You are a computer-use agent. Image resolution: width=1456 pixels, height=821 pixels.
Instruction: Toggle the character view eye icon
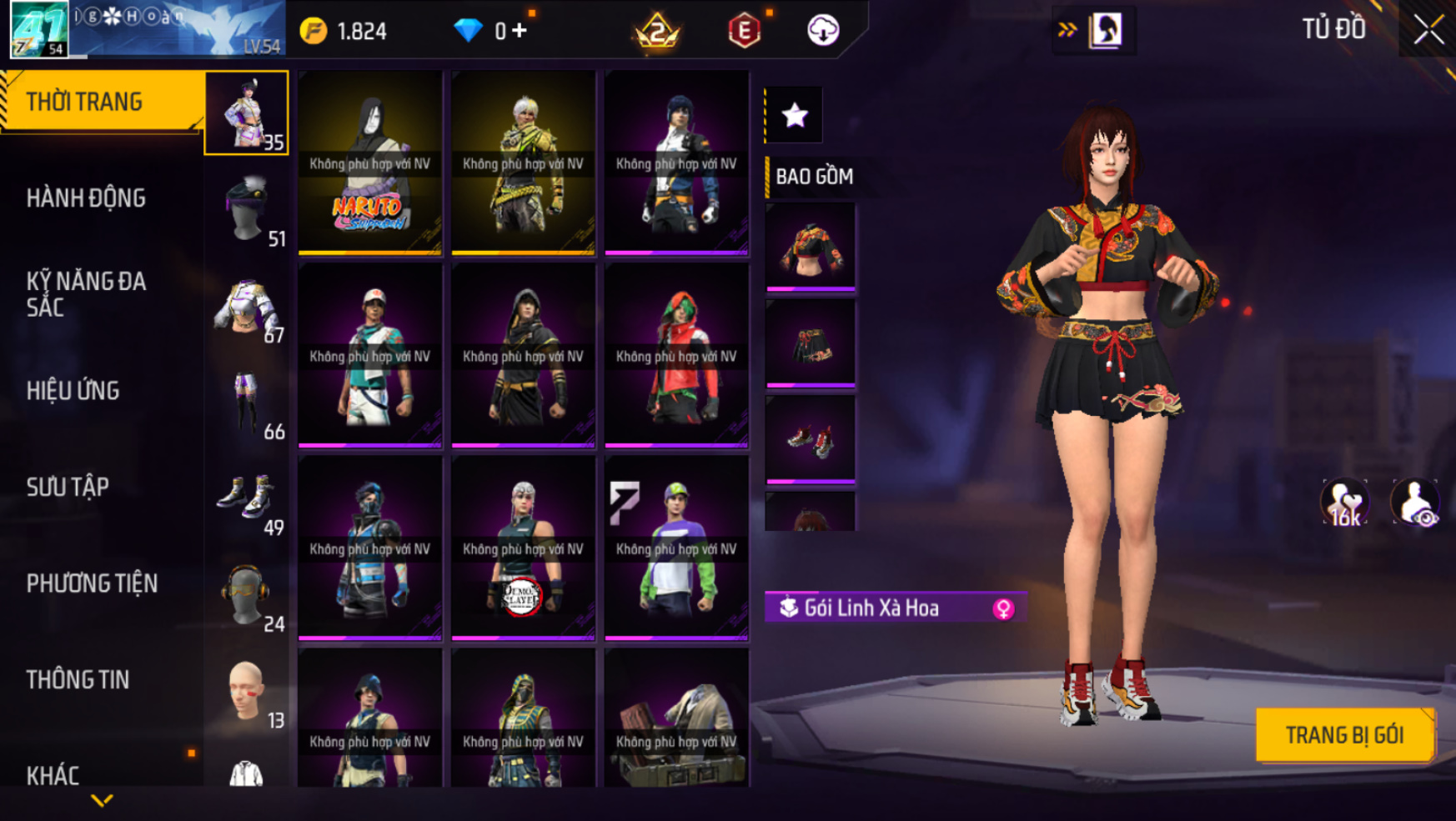(1415, 503)
